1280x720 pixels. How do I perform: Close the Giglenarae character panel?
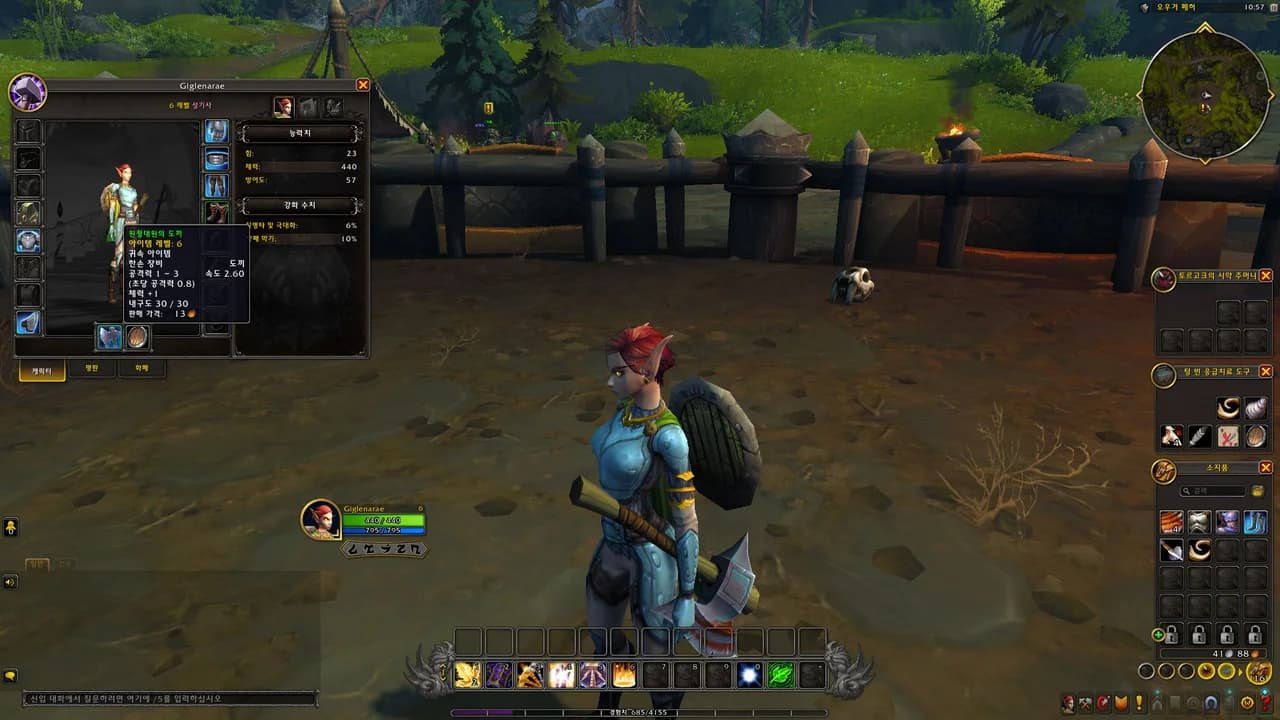363,86
